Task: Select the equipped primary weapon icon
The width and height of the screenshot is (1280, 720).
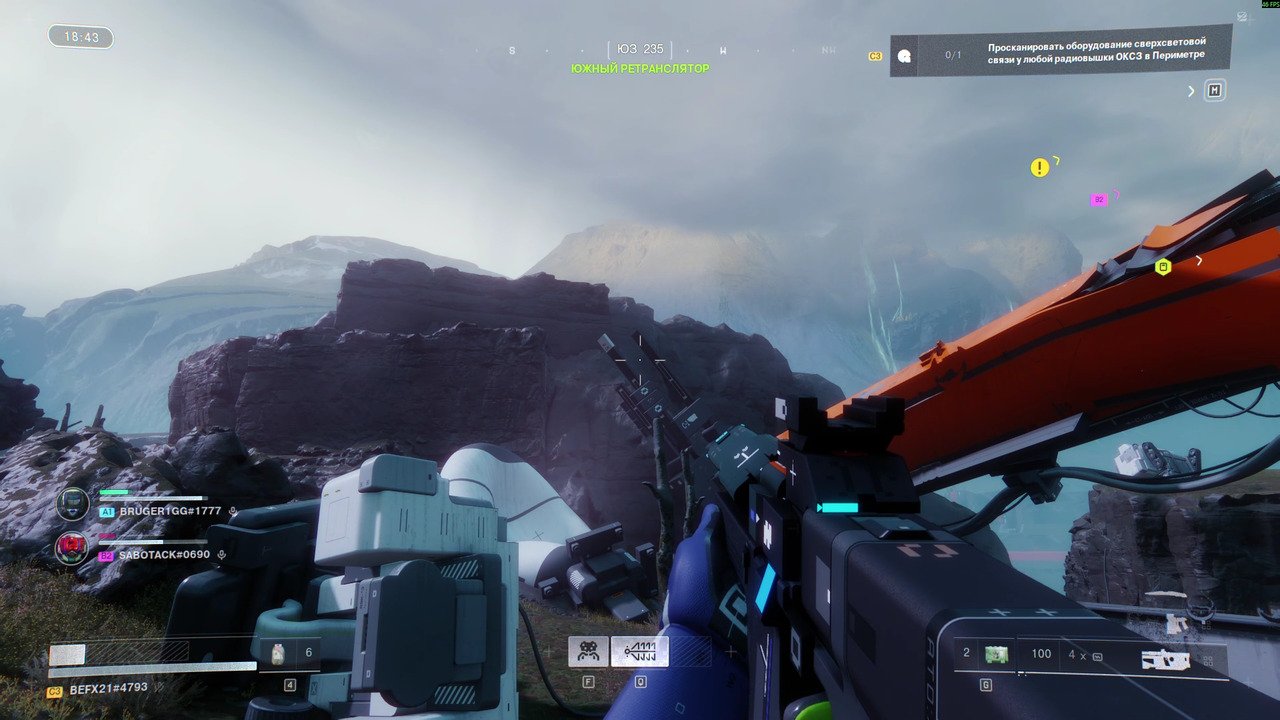Action: (1166, 659)
